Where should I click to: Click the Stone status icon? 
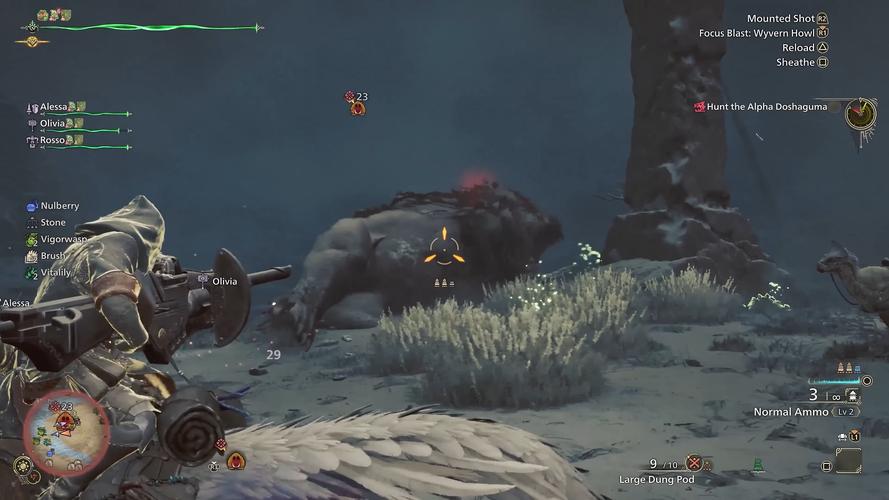click(x=32, y=223)
